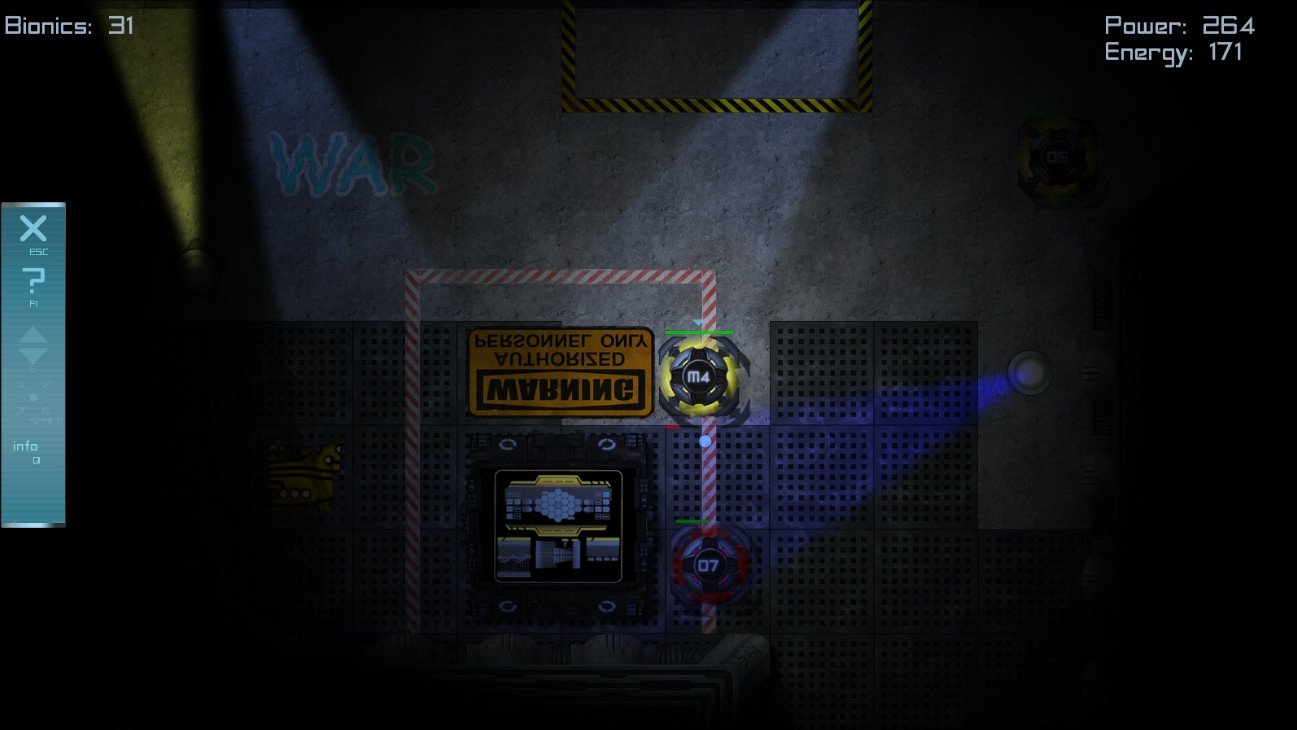Open help via the question mark F1 icon
This screenshot has width=1297, height=730.
pyautogui.click(x=35, y=280)
